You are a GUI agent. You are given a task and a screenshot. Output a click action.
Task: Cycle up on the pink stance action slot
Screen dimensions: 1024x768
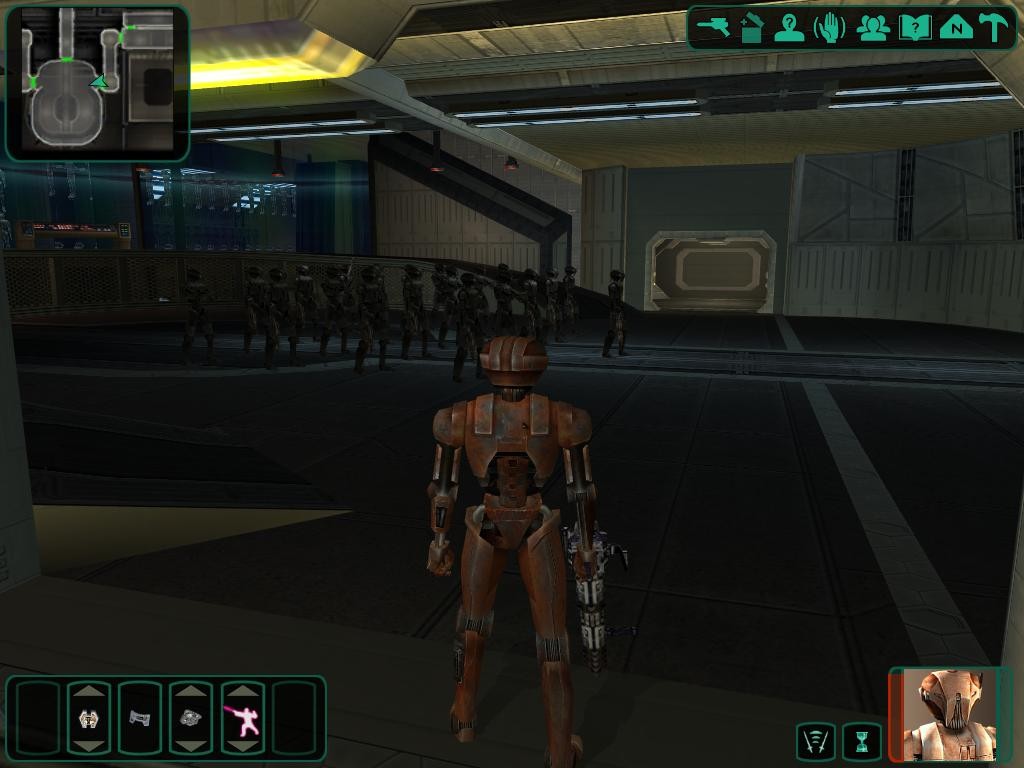click(x=242, y=692)
